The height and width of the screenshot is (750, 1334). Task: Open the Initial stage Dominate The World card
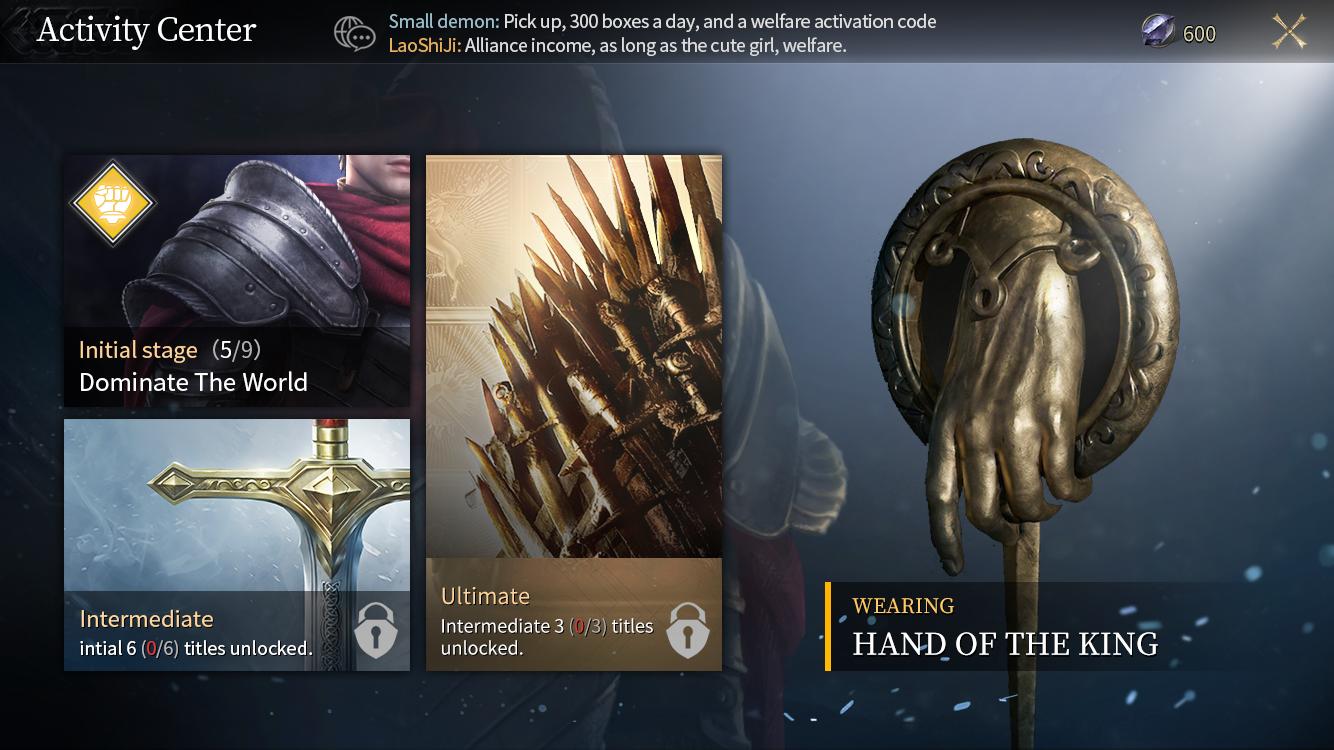237,281
